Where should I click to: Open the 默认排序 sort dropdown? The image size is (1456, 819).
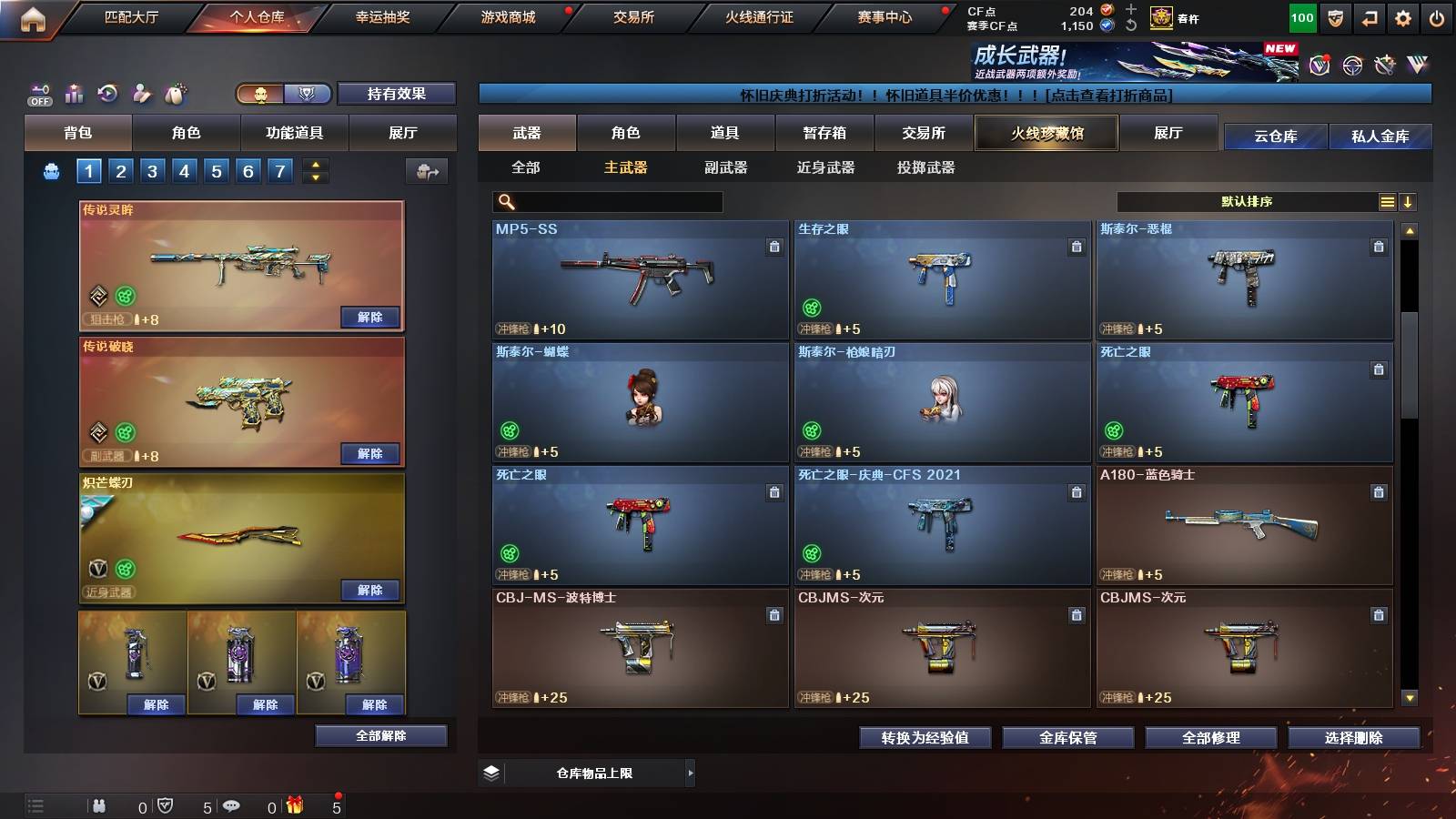tap(1247, 201)
